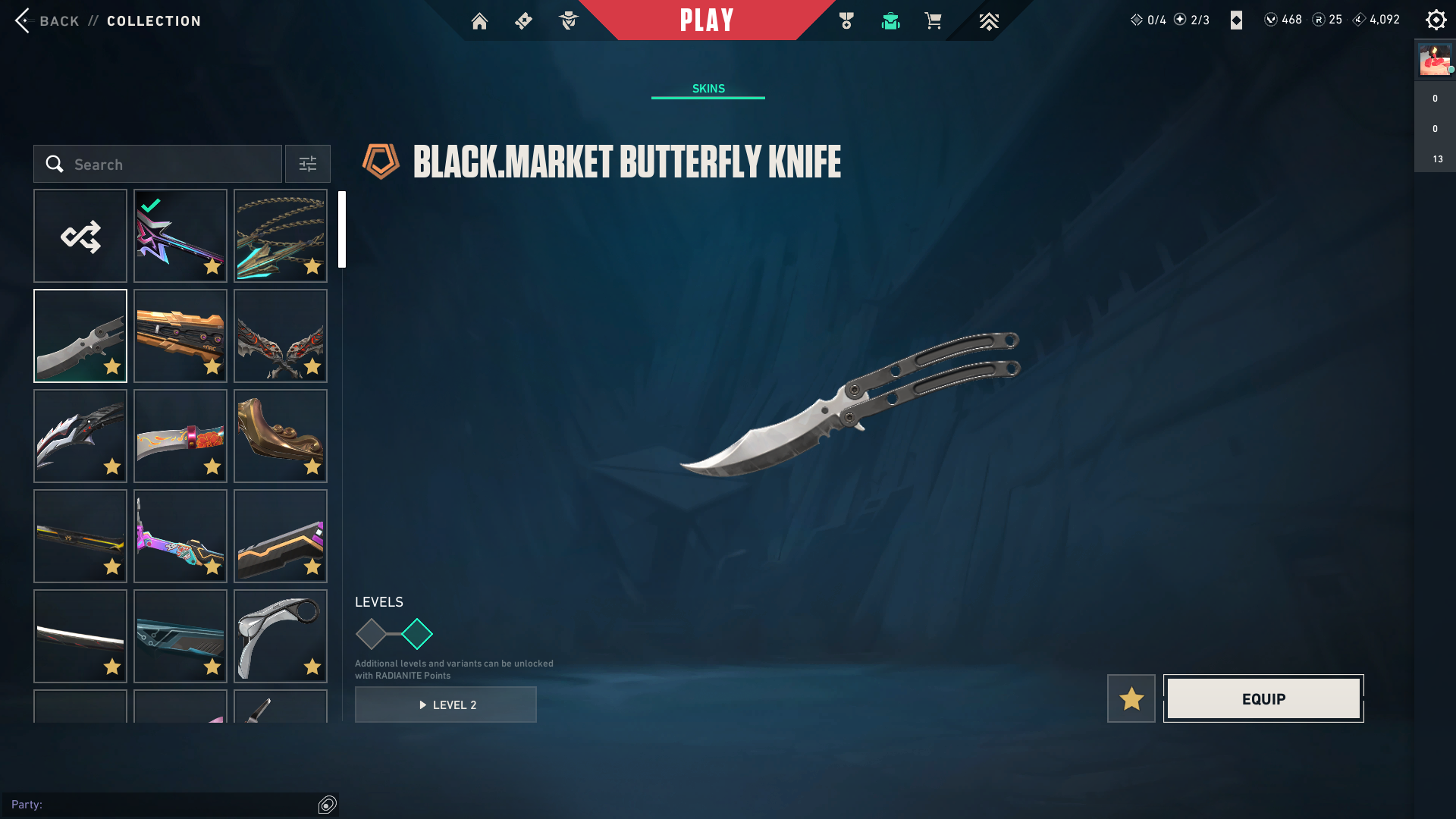1456x819 pixels.
Task: Select the white karambit knife skin
Action: click(281, 636)
